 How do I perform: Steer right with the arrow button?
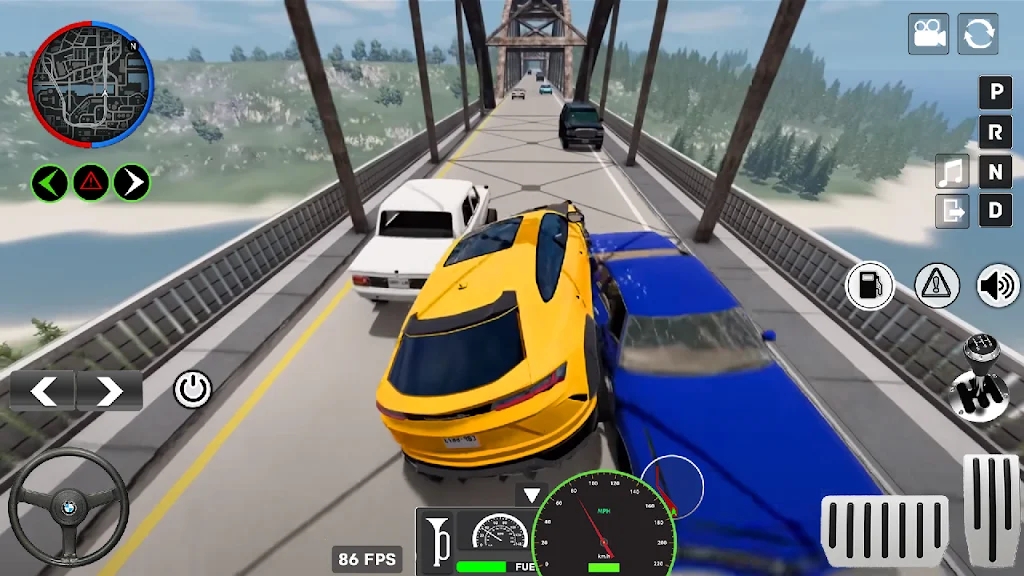pos(109,391)
